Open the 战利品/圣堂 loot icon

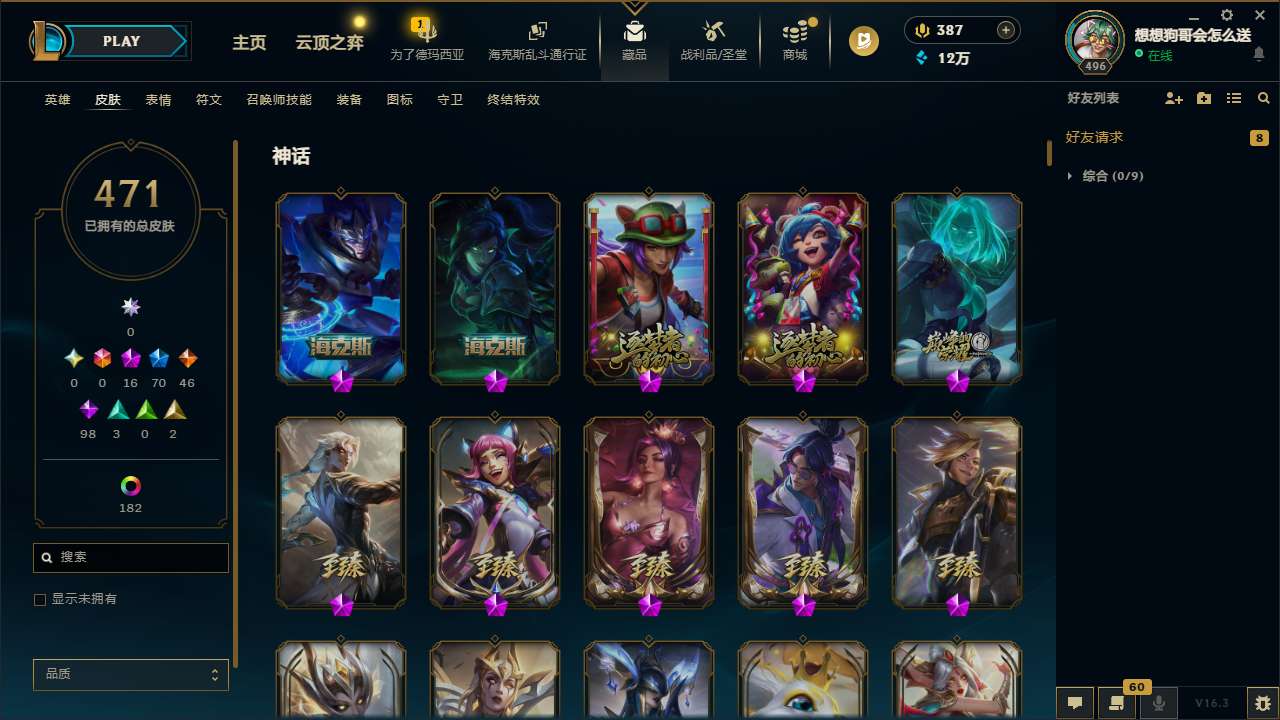[713, 41]
